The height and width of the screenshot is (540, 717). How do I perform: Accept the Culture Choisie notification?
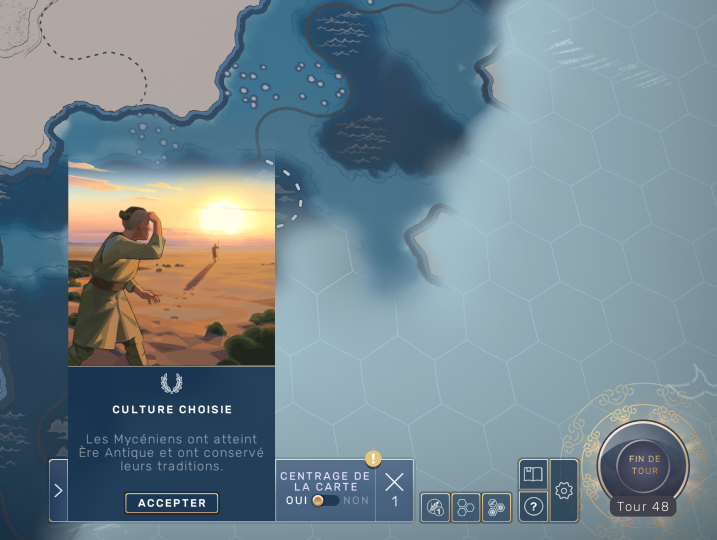[171, 503]
